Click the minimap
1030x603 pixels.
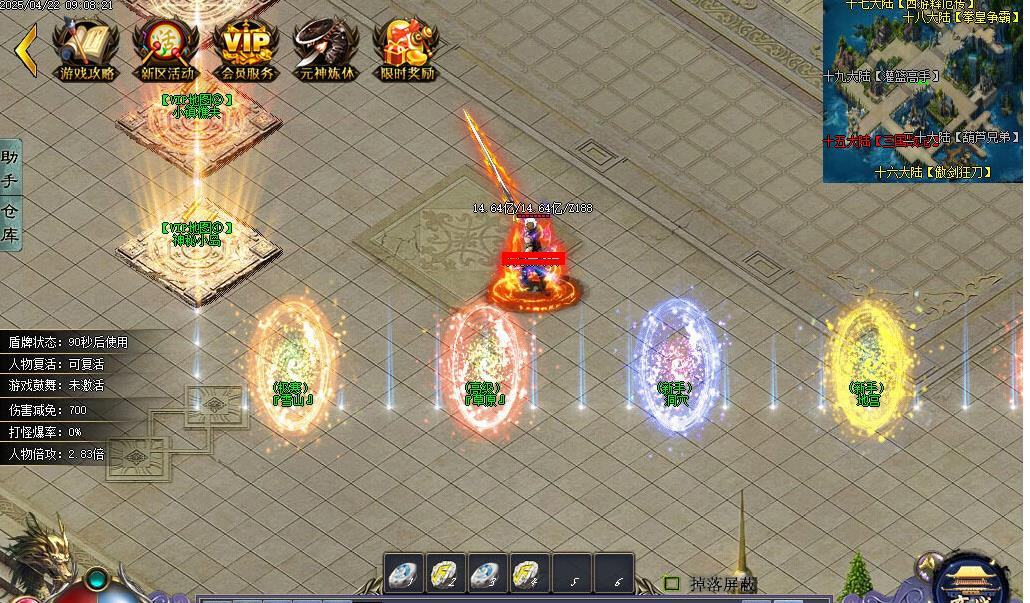pos(924,91)
